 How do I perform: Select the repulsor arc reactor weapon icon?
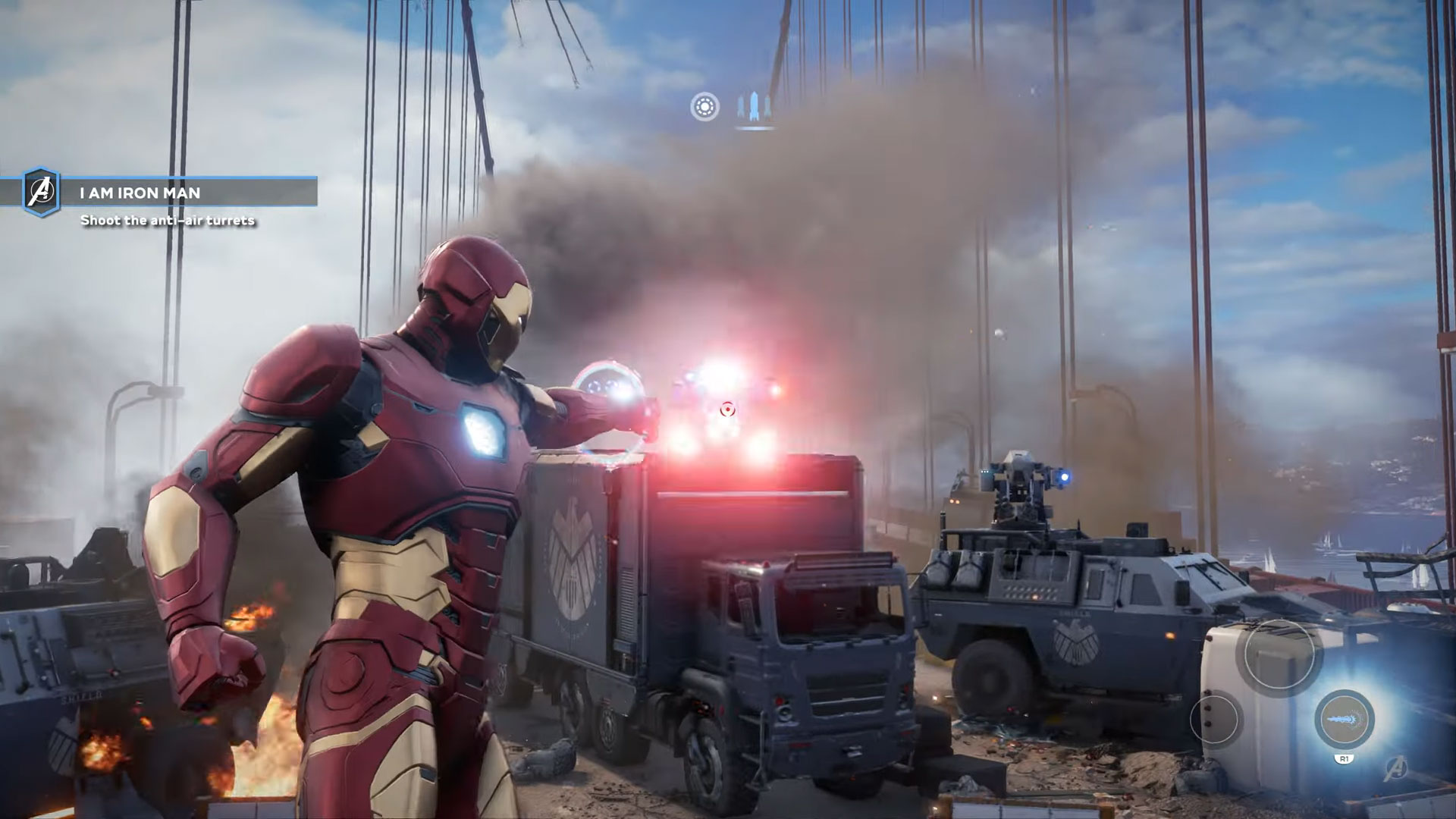point(704,107)
